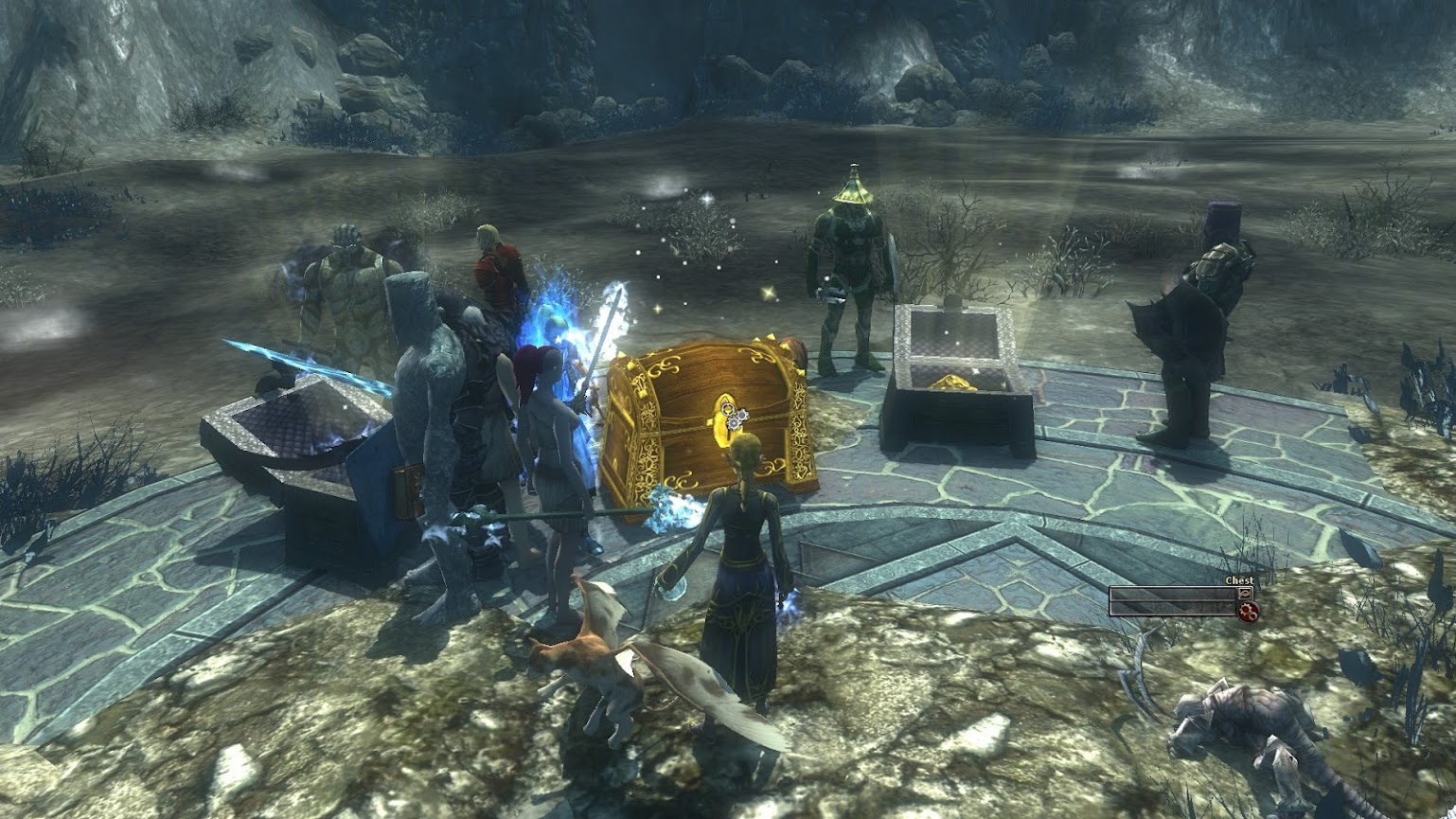
Task: Click the red gear icon on the Chest frame
Action: point(1248,612)
